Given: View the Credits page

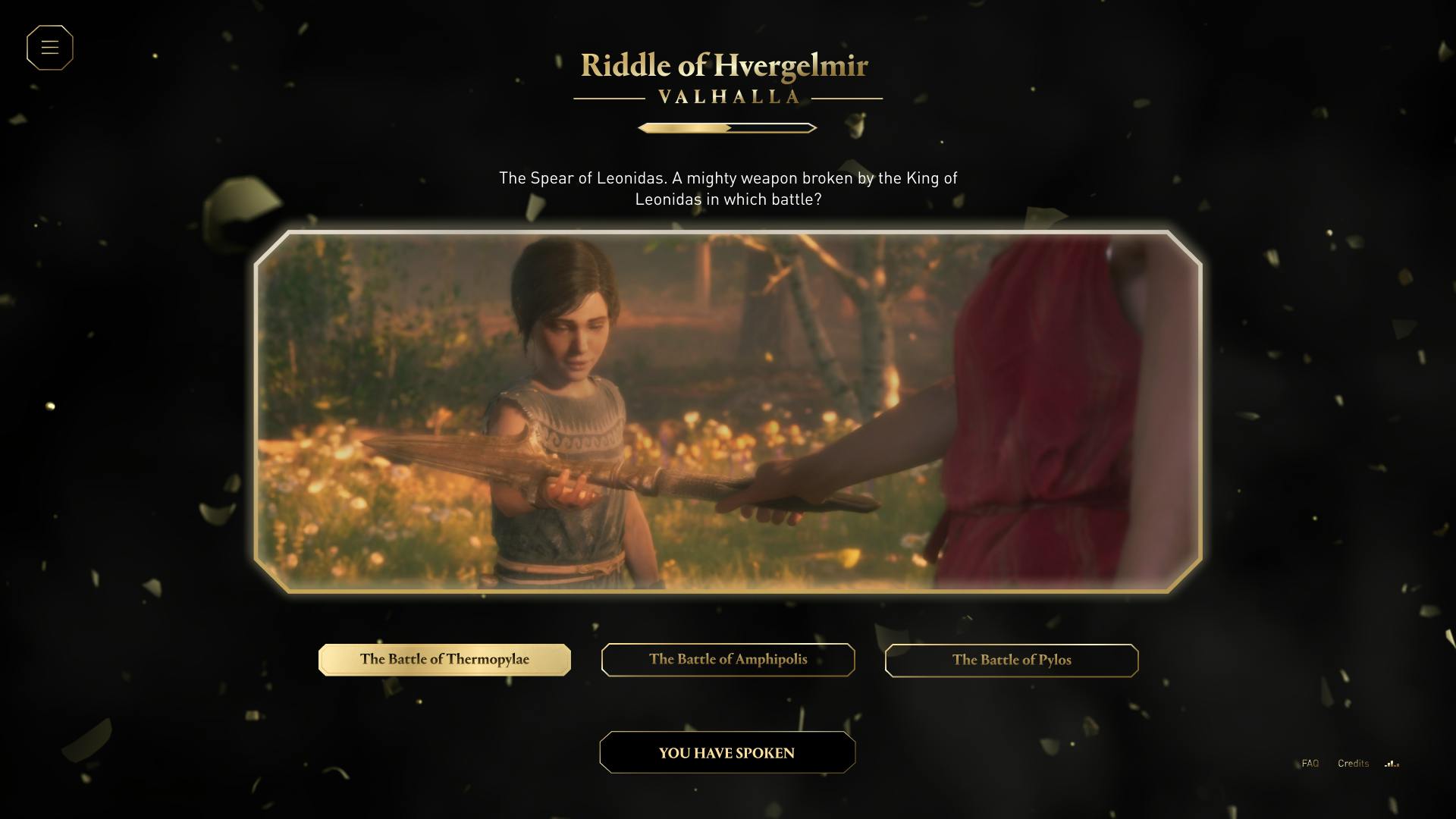Looking at the screenshot, I should [1353, 764].
